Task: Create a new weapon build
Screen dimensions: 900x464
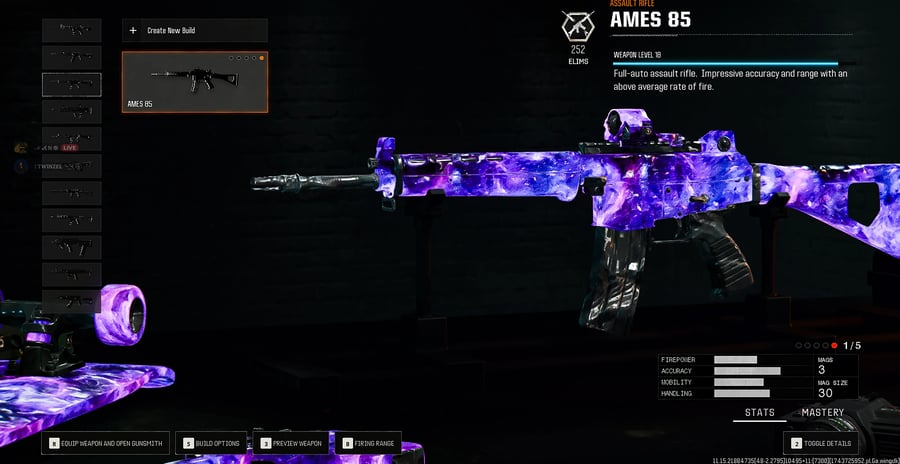Action: pyautogui.click(x=195, y=31)
